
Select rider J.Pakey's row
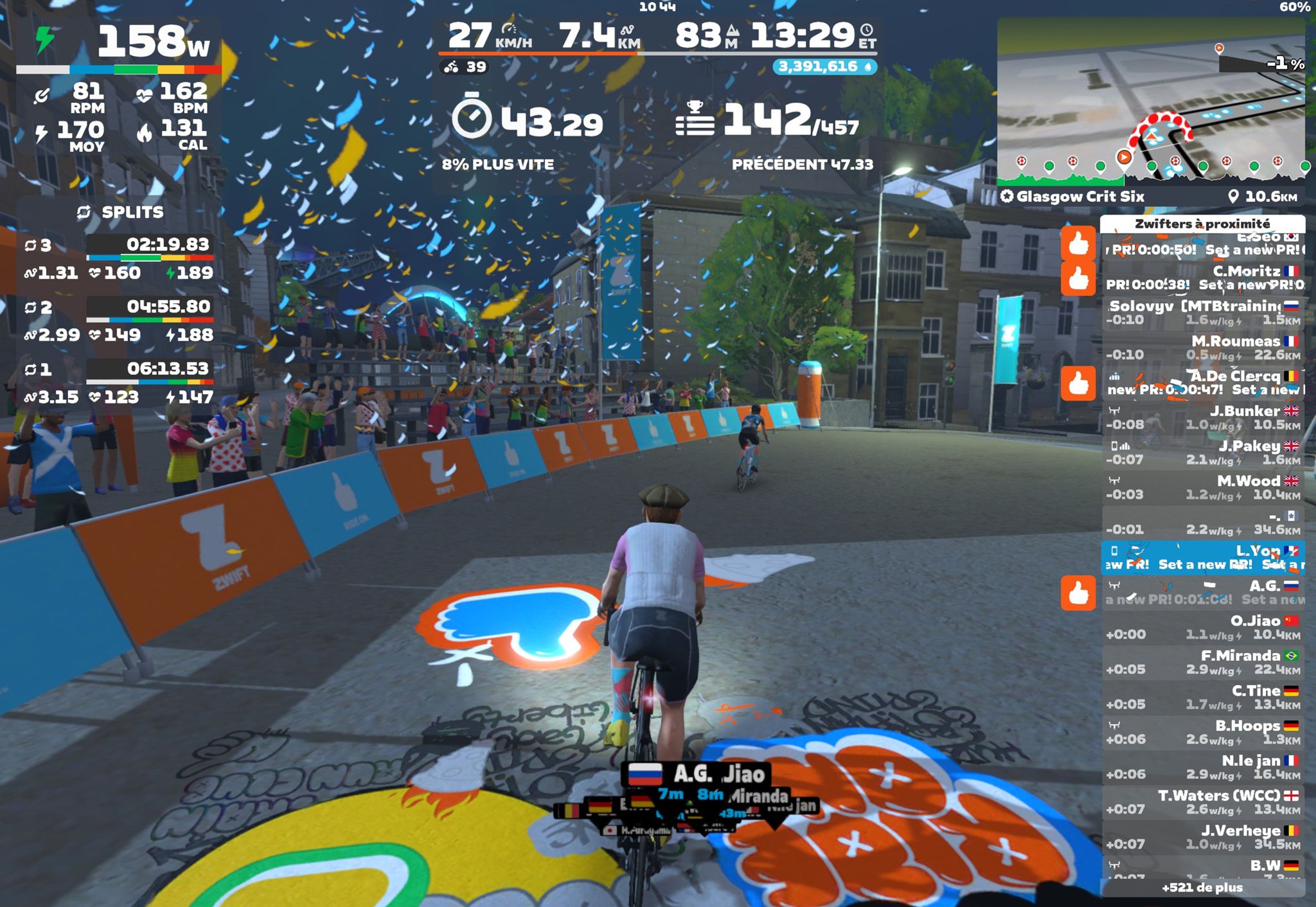pos(1202,453)
